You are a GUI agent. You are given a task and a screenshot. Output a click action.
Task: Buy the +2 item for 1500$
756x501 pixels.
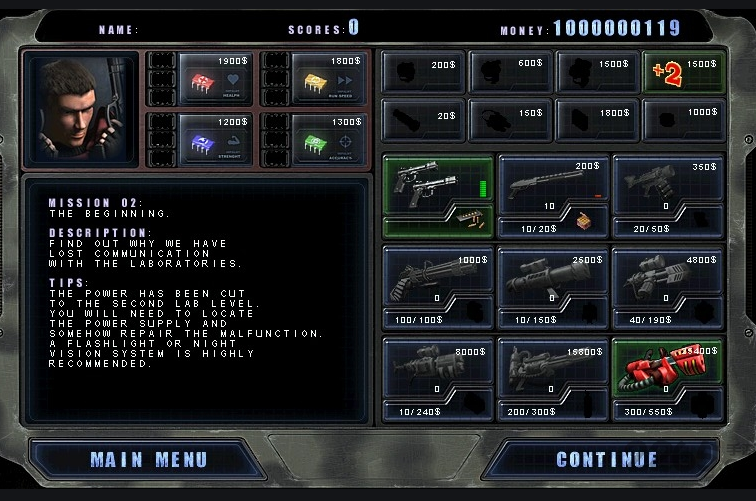tap(685, 72)
